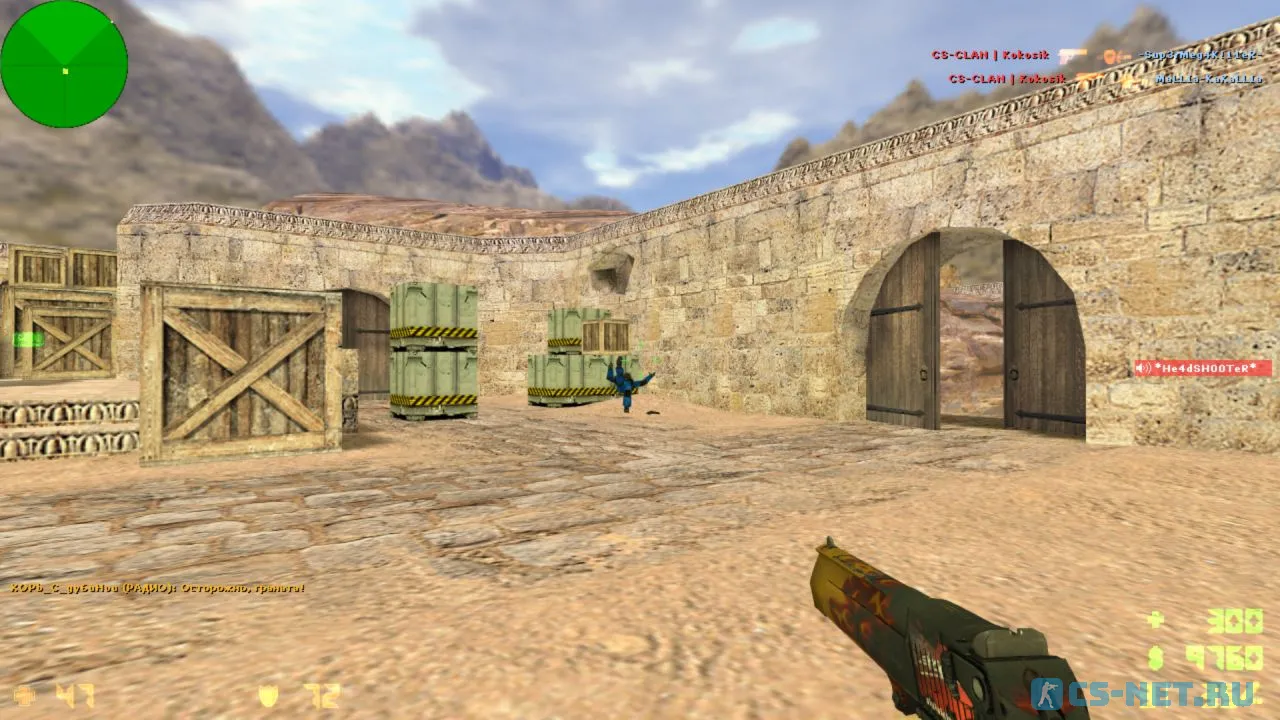
Task: Click the CT player icon near CS-NET.RU watermark
Action: pos(1046,691)
